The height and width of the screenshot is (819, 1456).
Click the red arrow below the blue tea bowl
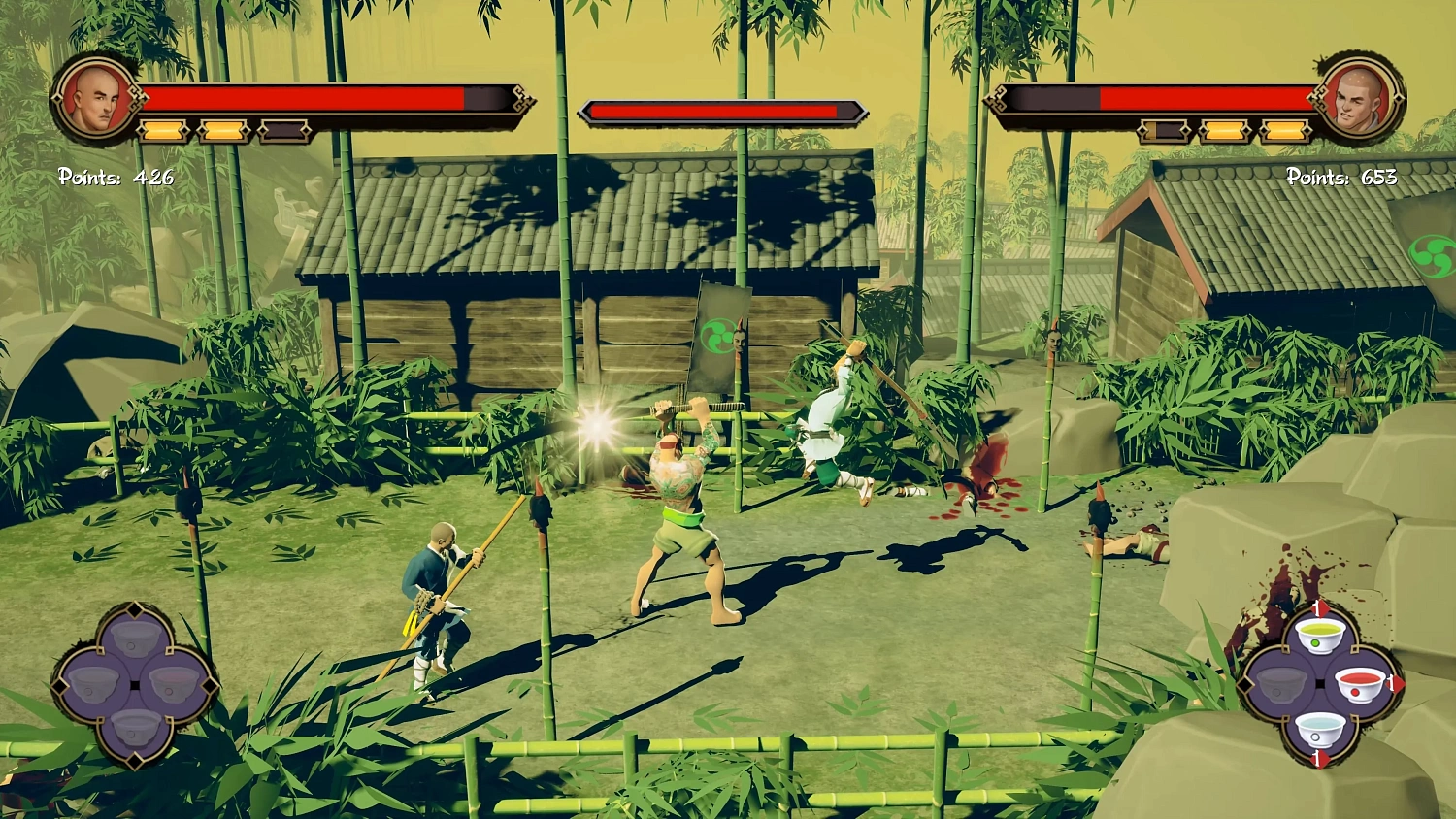coord(1320,759)
